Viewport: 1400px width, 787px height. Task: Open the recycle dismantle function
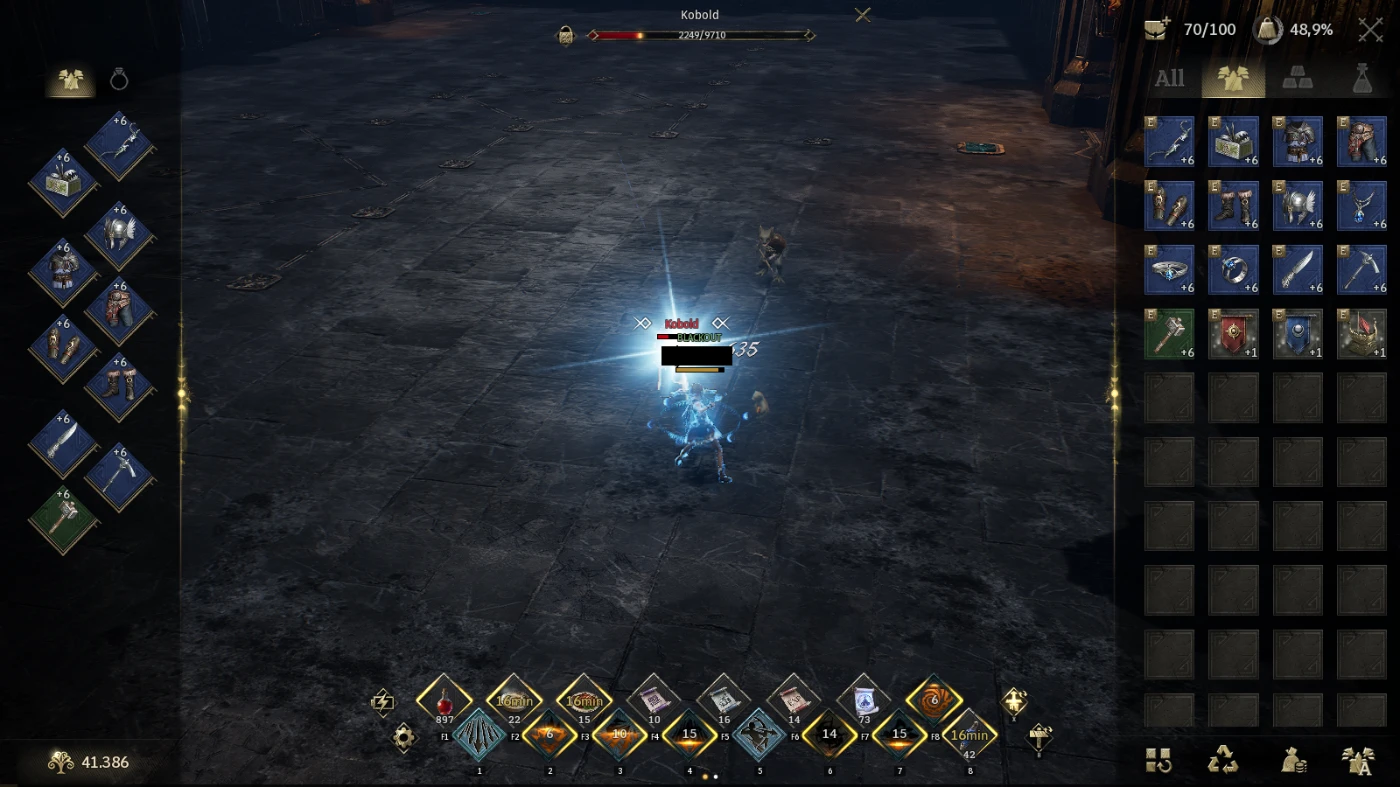pyautogui.click(x=1222, y=761)
